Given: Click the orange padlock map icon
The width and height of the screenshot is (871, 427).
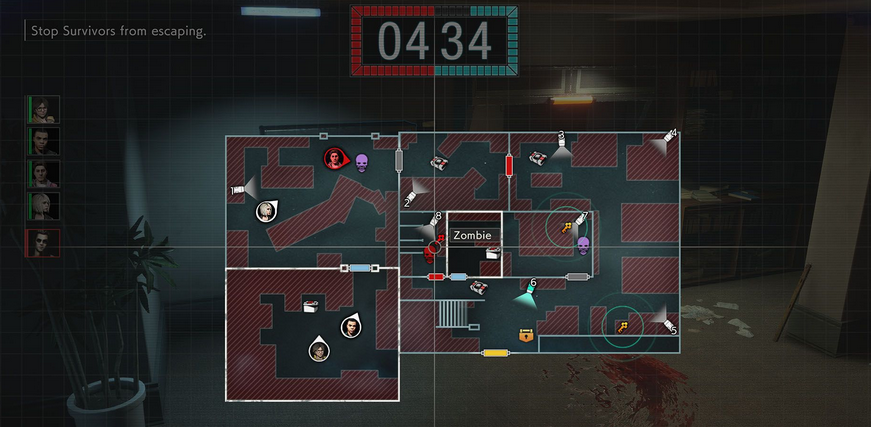Looking at the screenshot, I should coord(526,335).
